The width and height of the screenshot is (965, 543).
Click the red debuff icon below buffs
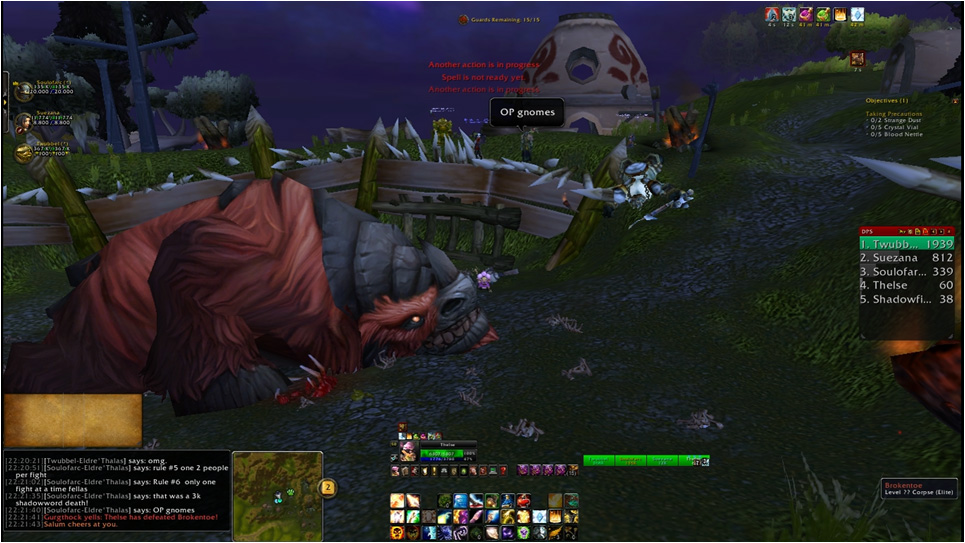point(857,59)
